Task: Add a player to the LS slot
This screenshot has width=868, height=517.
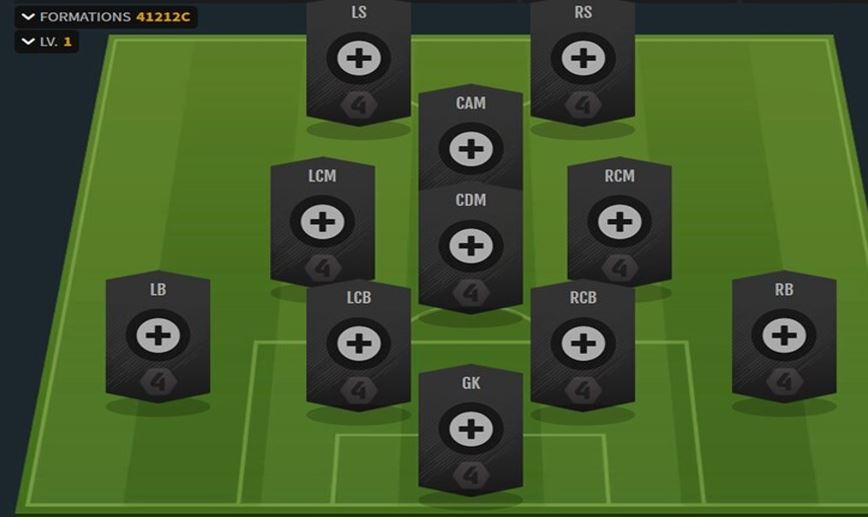Action: 358,58
